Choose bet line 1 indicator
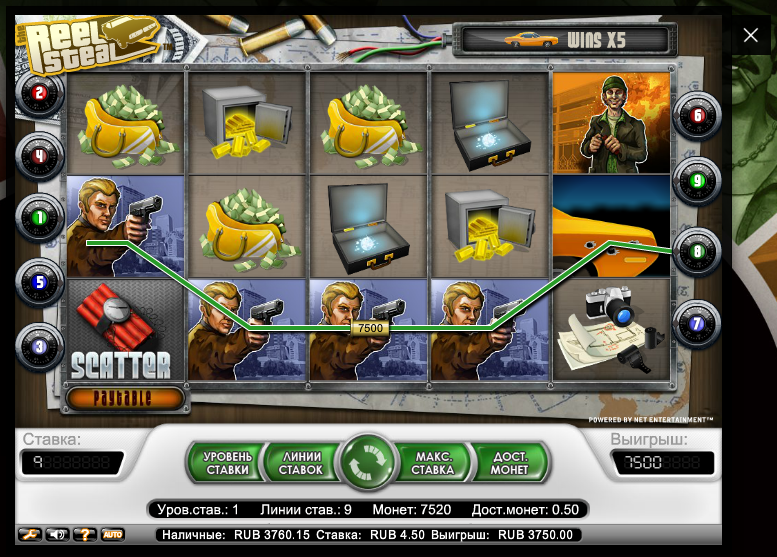The image size is (777, 557). [40, 216]
